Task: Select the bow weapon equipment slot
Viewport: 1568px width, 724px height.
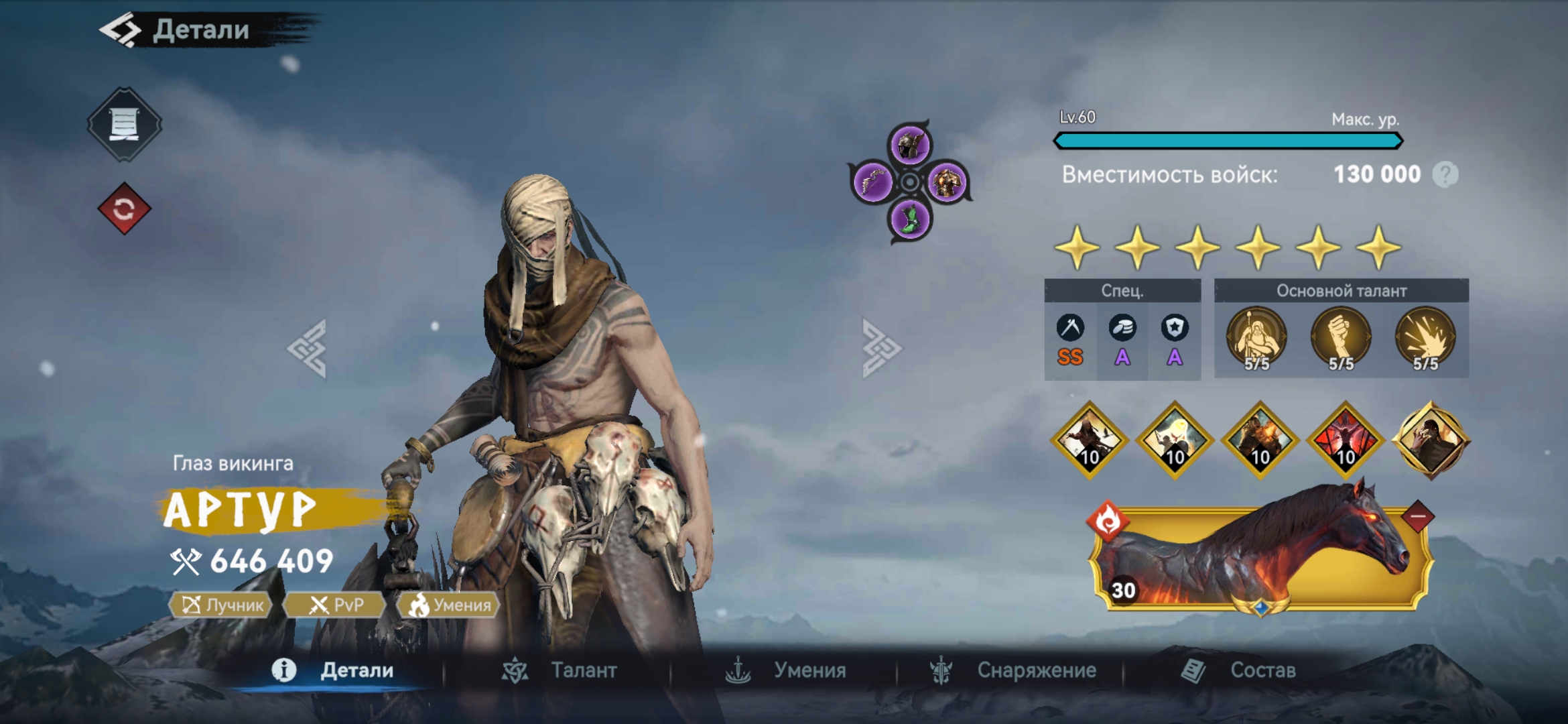Action: click(872, 182)
